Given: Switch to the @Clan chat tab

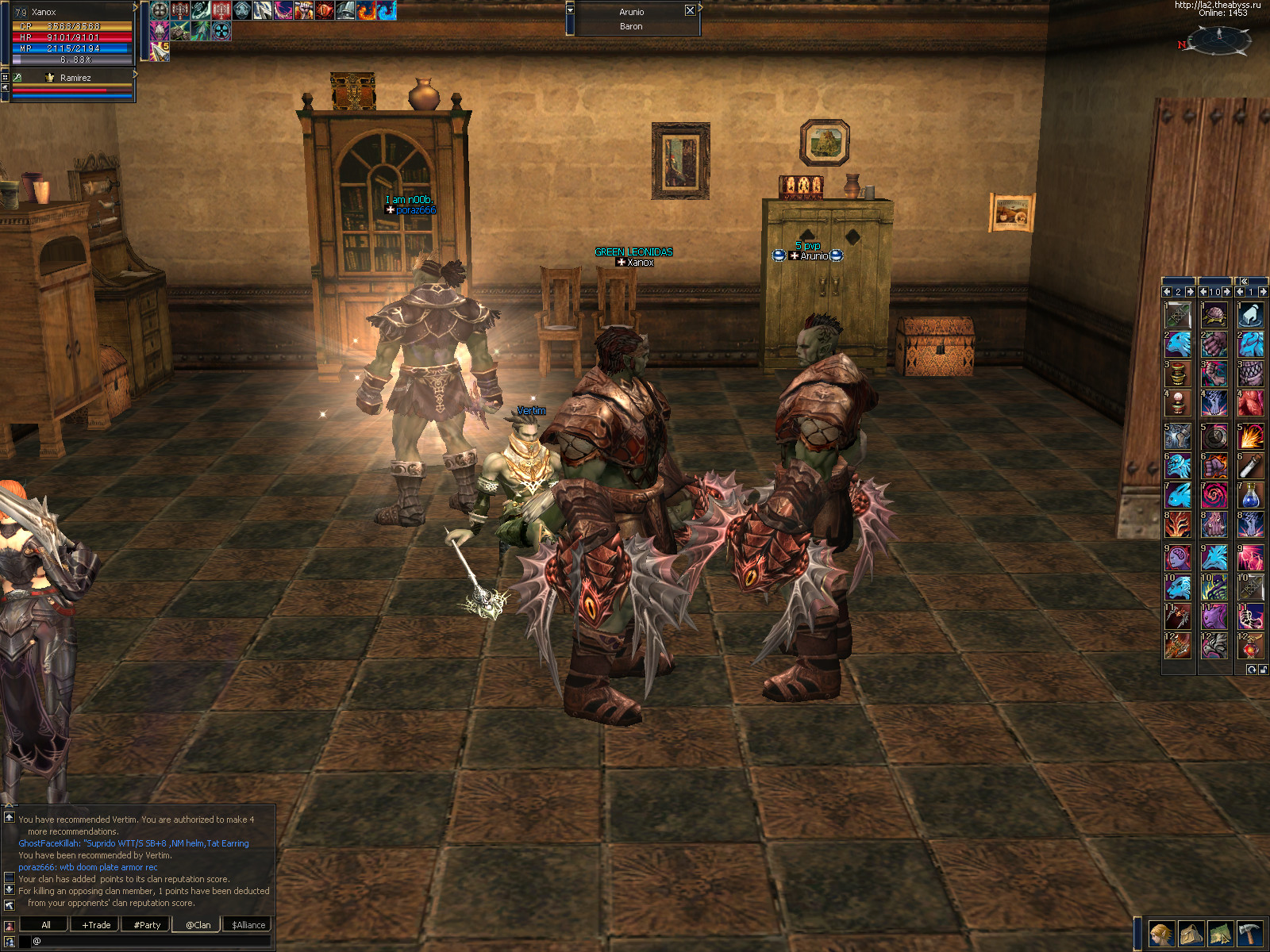Looking at the screenshot, I should tap(198, 925).
